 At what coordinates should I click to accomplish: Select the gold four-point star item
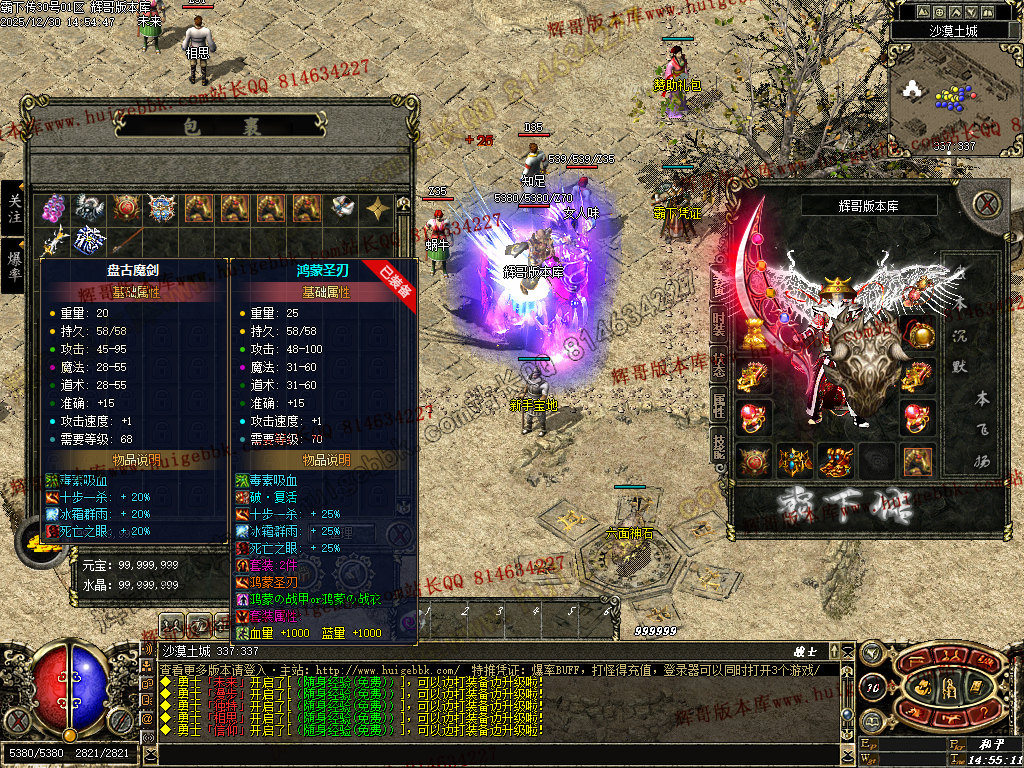377,208
